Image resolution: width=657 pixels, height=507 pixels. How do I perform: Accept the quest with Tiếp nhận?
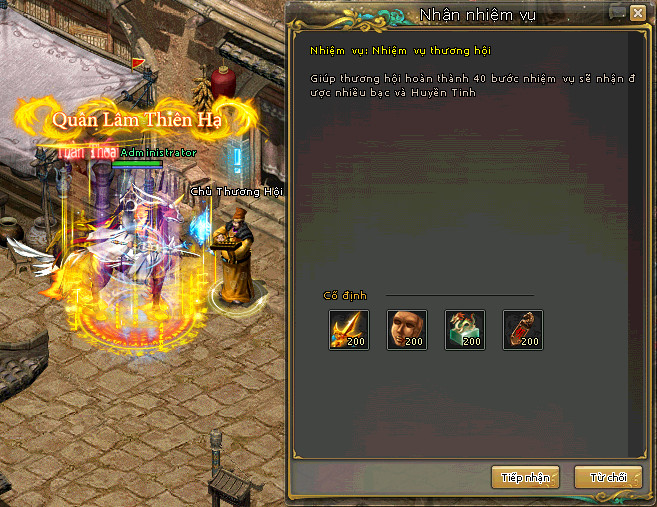tap(525, 477)
